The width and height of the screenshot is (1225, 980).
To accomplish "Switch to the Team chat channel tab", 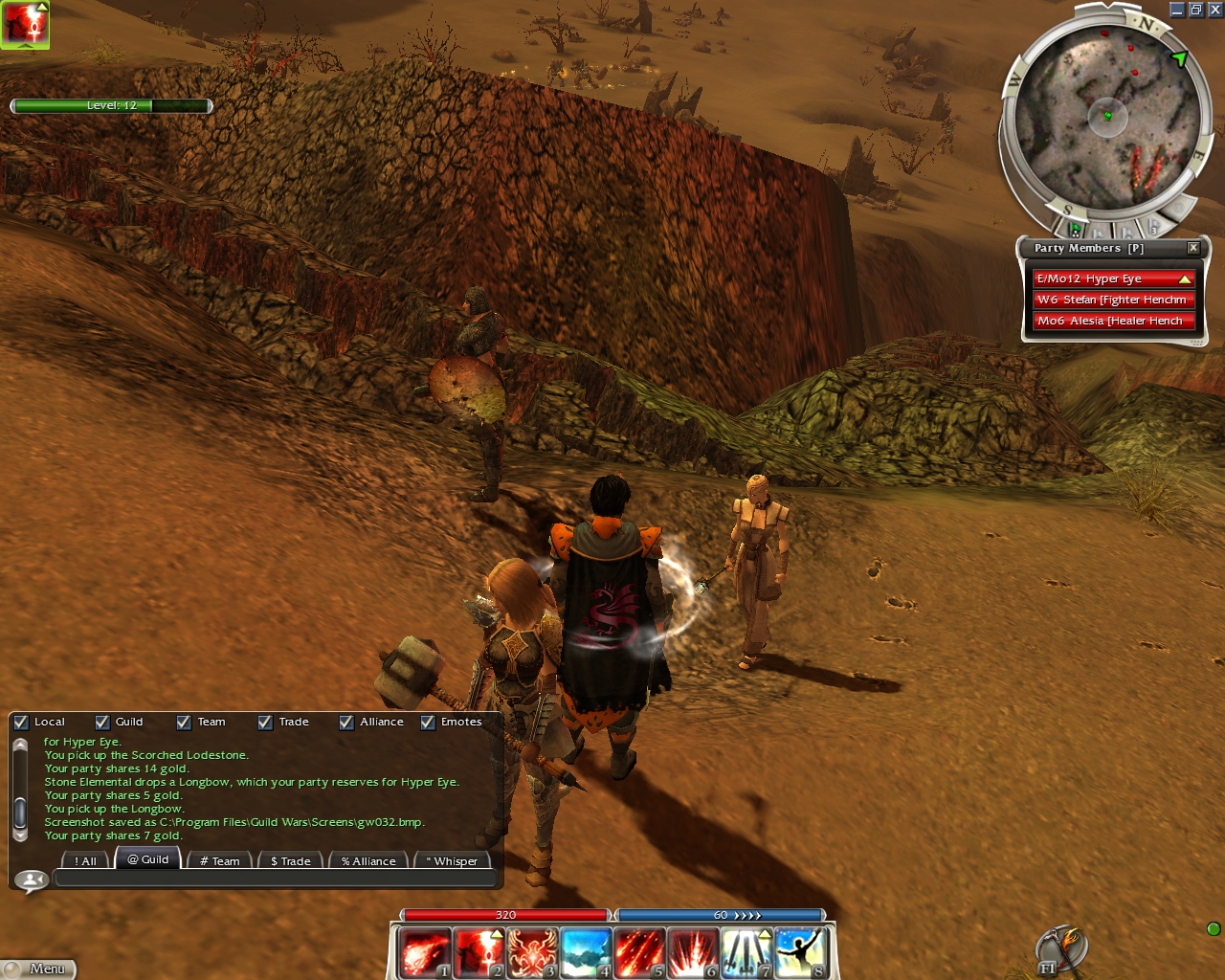I will point(219,860).
